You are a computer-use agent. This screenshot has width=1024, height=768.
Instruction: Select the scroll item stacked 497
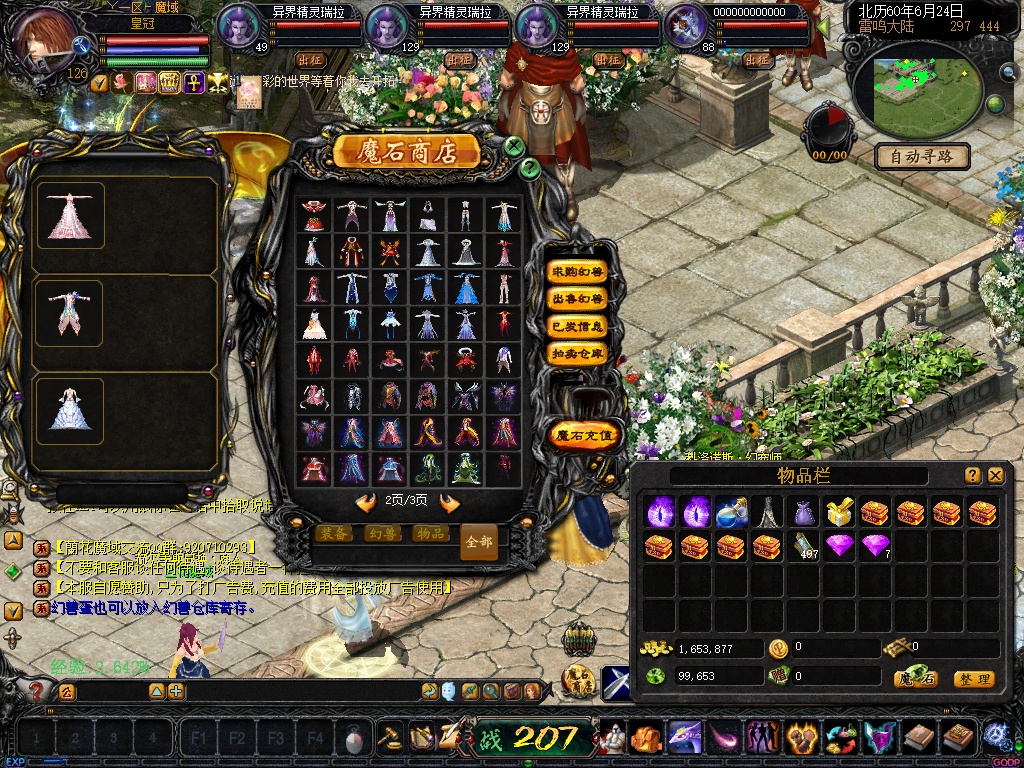(x=804, y=546)
